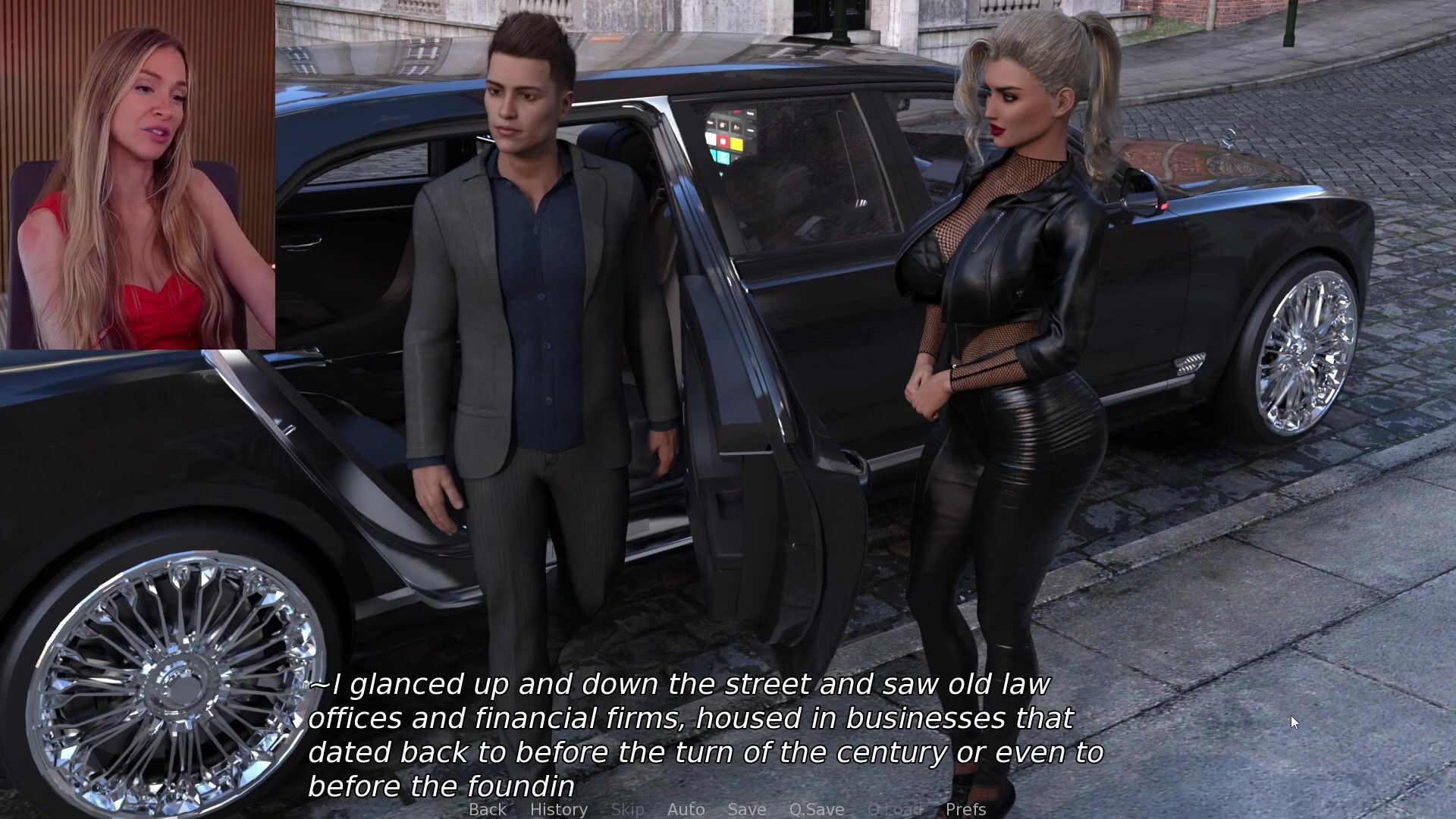Quick save with Q.Save
The image size is (1456, 819).
pos(816,809)
